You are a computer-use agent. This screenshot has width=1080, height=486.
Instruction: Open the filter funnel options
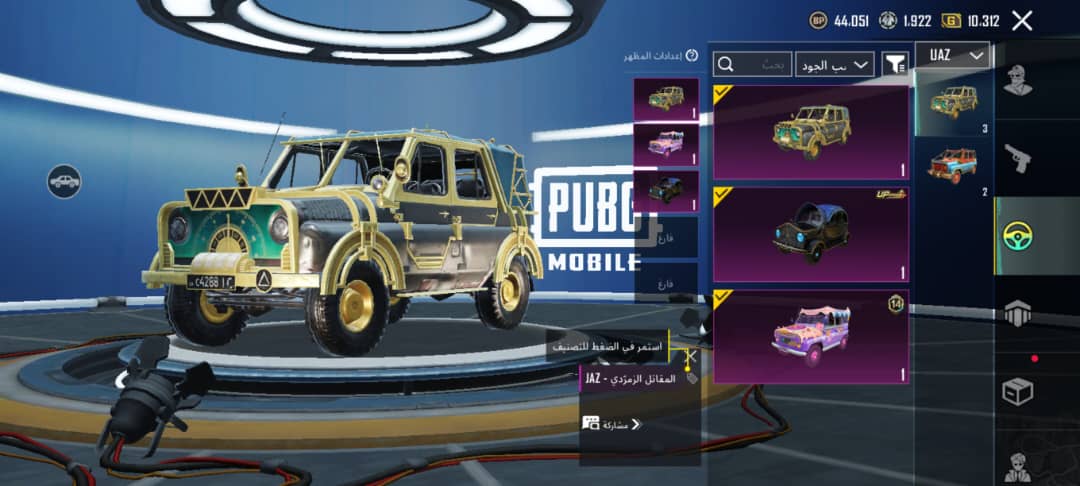point(895,64)
